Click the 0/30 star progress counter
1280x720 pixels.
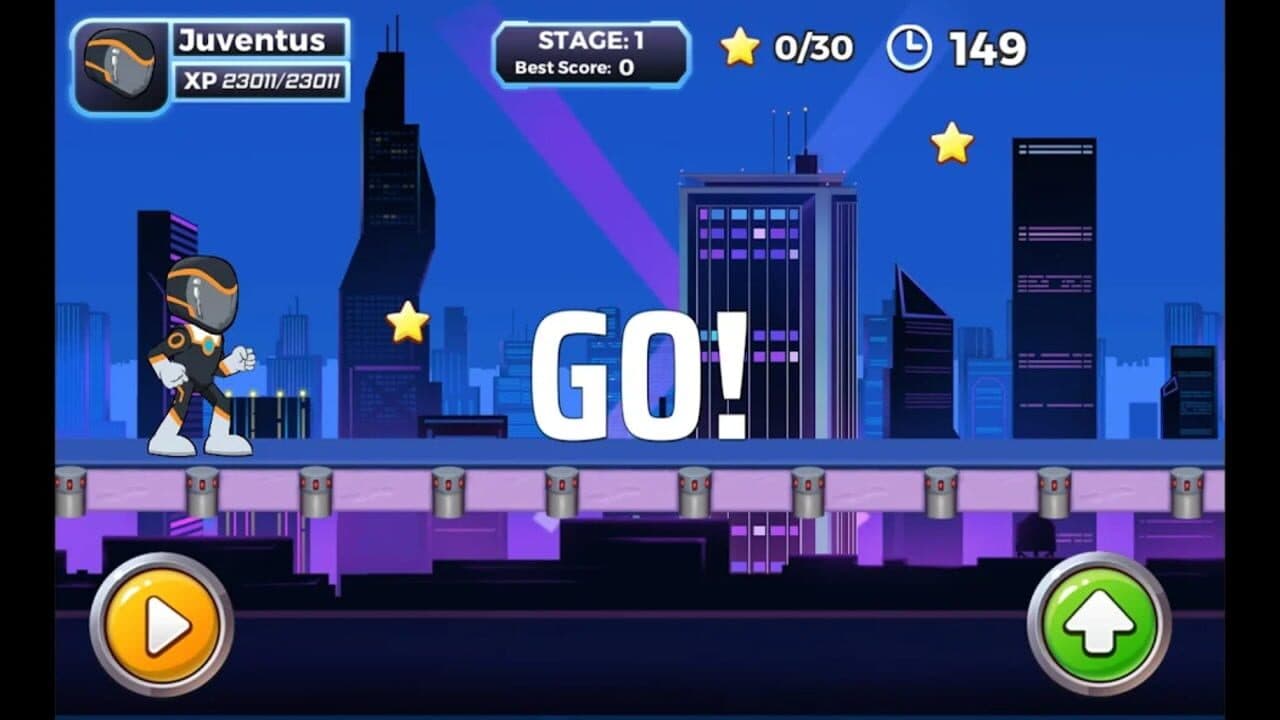(811, 46)
